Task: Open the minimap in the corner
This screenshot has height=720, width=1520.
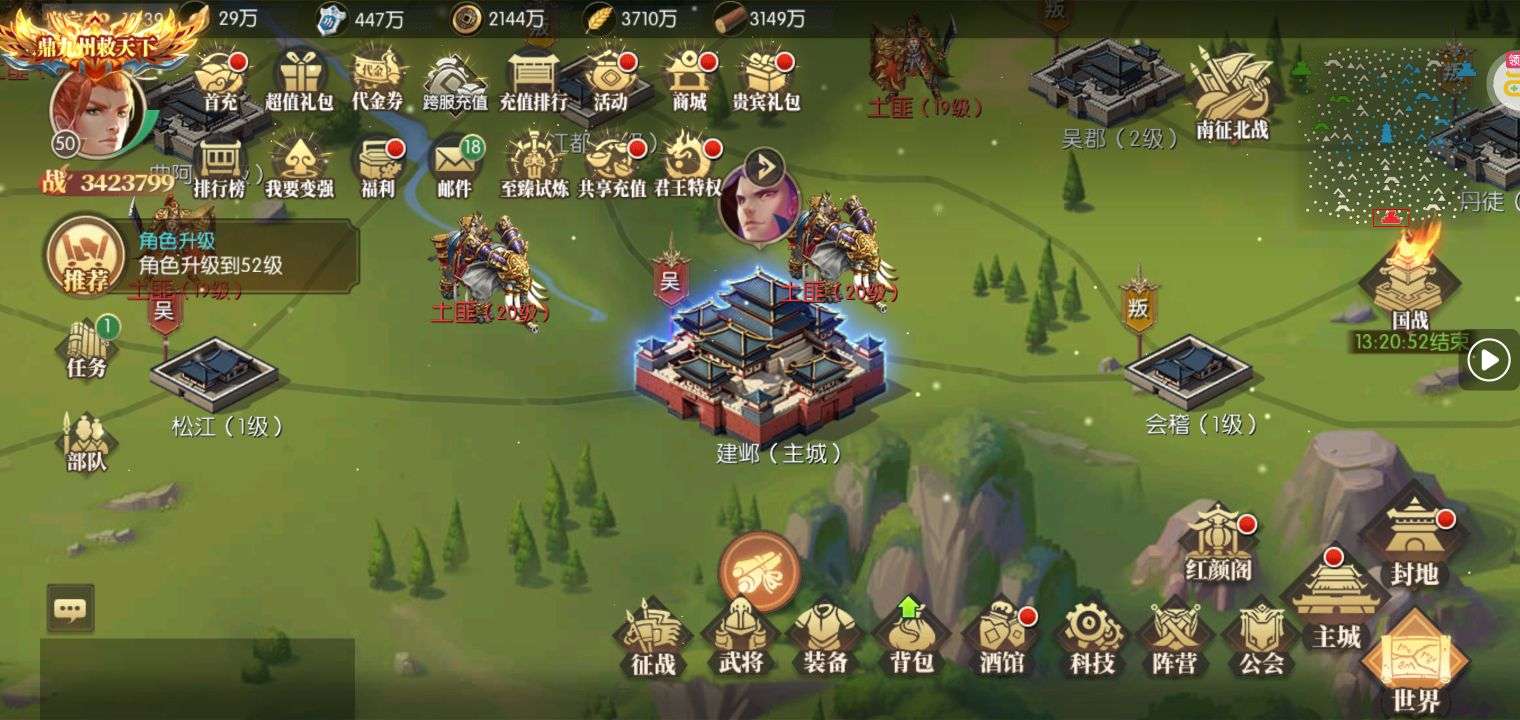Action: tap(1395, 130)
